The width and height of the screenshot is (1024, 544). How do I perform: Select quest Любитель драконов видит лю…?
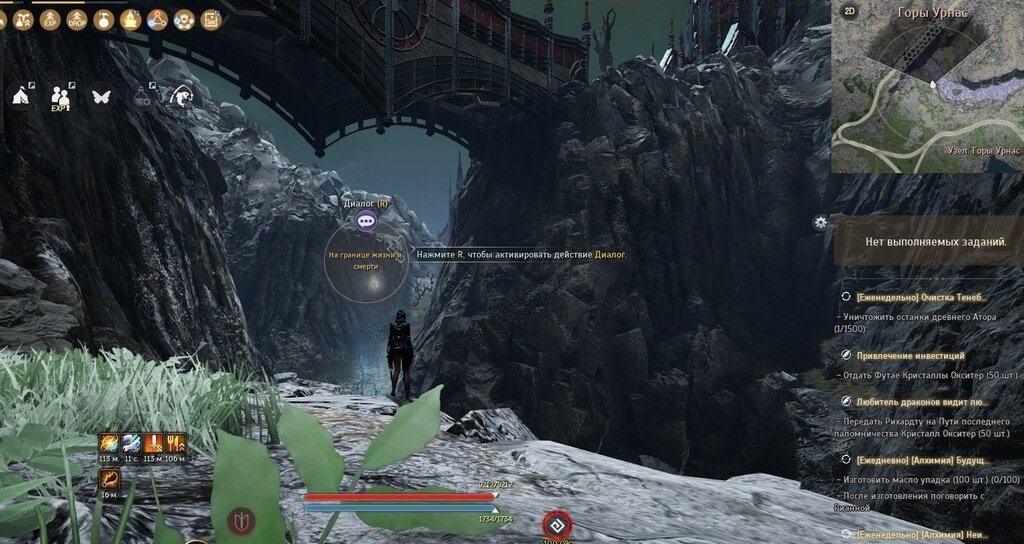tap(921, 401)
